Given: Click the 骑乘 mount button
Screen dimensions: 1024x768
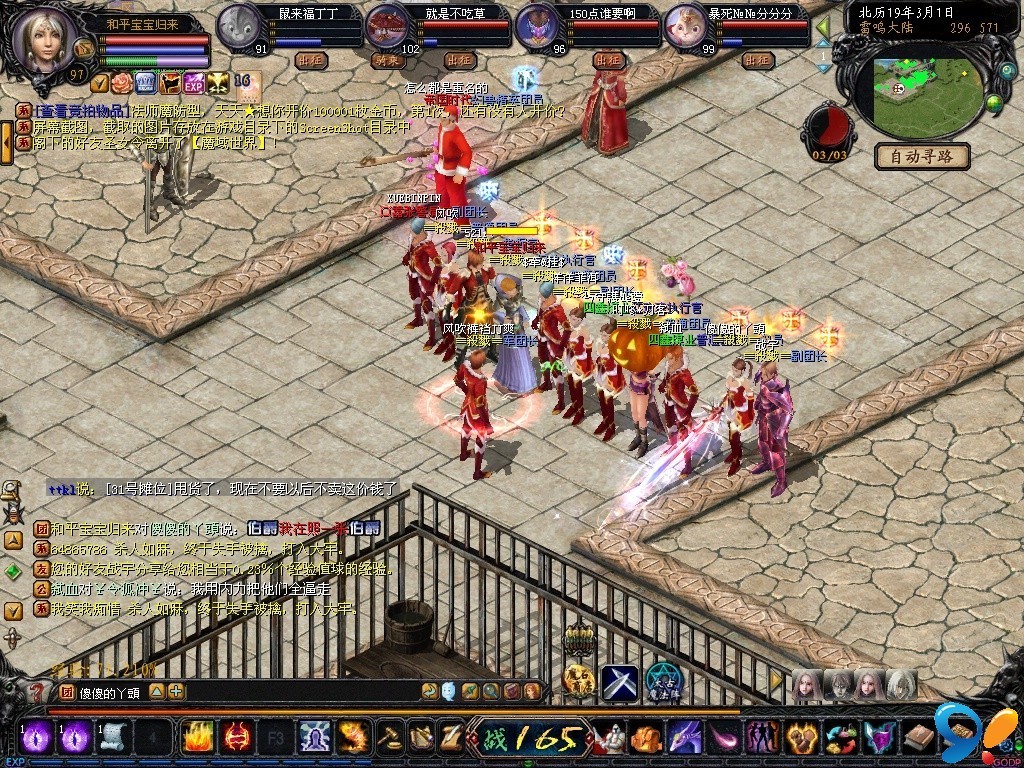Looking at the screenshot, I should [x=386, y=60].
